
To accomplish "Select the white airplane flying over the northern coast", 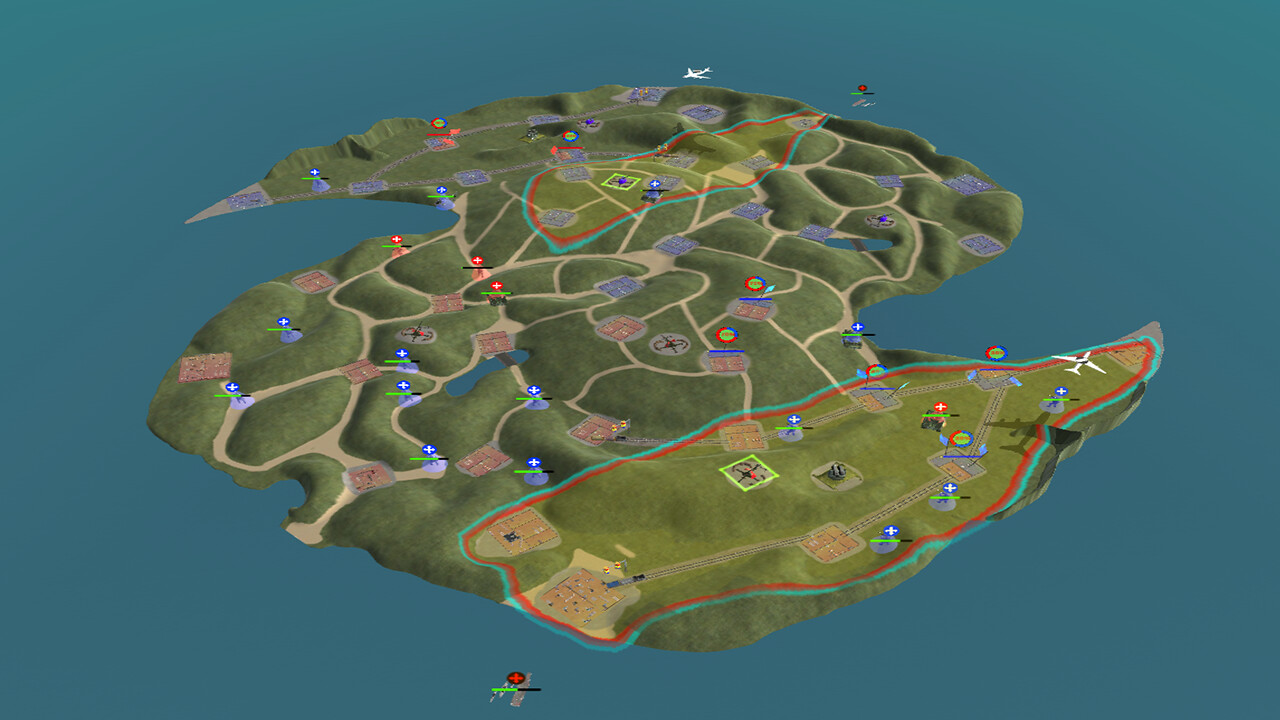I will 697,73.
